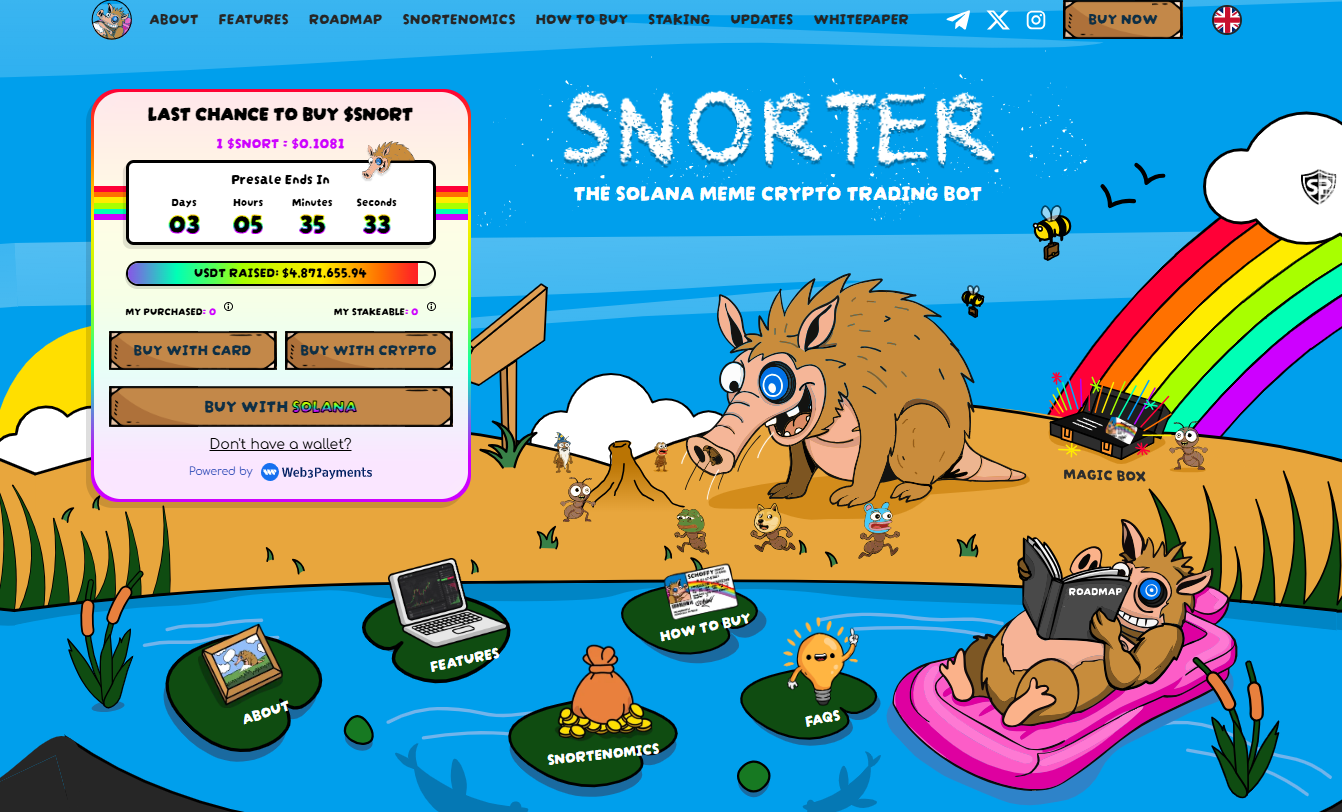Image resolution: width=1342 pixels, height=812 pixels.
Task: Toggle the My Purchased info tooltip
Action: point(228,307)
